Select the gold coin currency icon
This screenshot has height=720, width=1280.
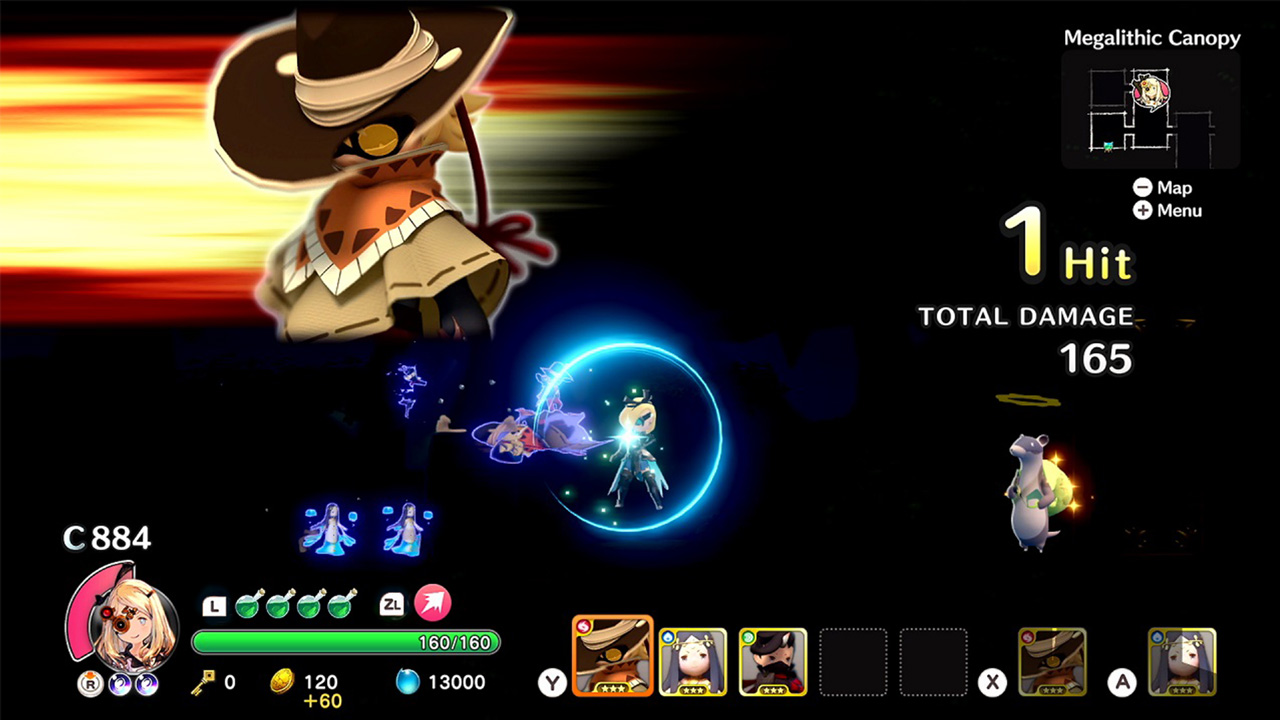[x=281, y=680]
